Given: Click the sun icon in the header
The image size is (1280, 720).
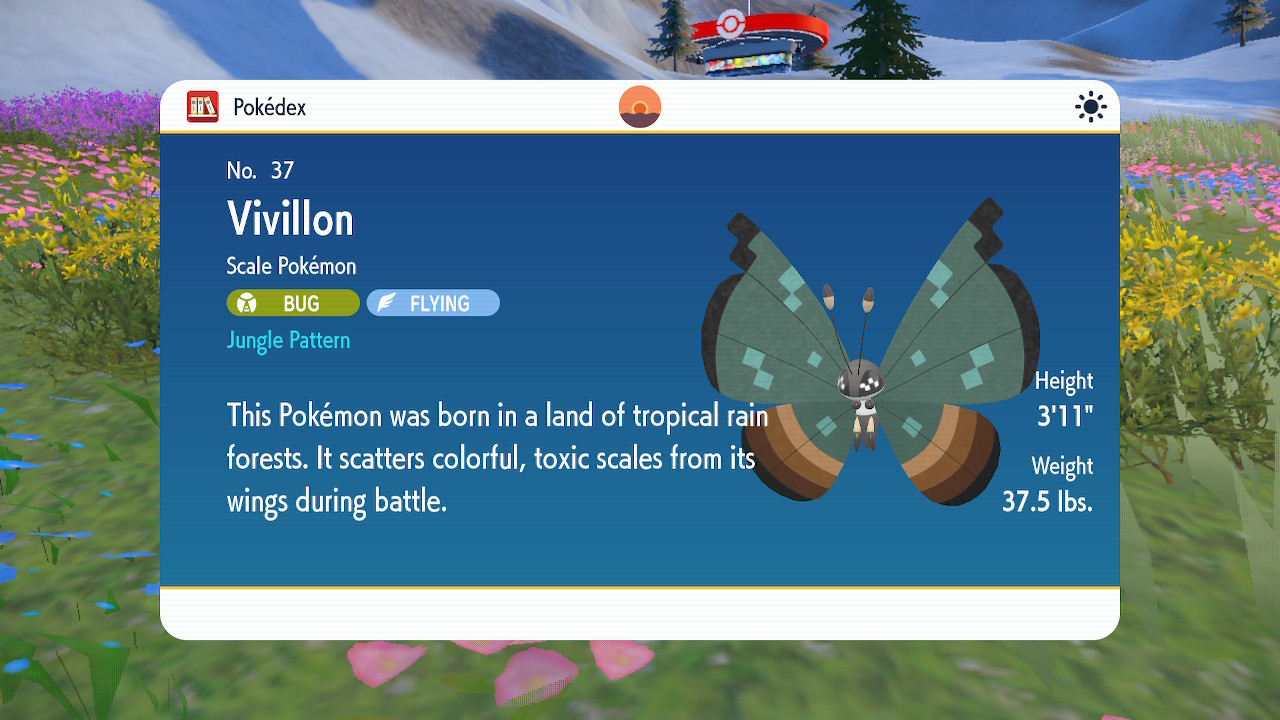Looking at the screenshot, I should pos(1091,107).
